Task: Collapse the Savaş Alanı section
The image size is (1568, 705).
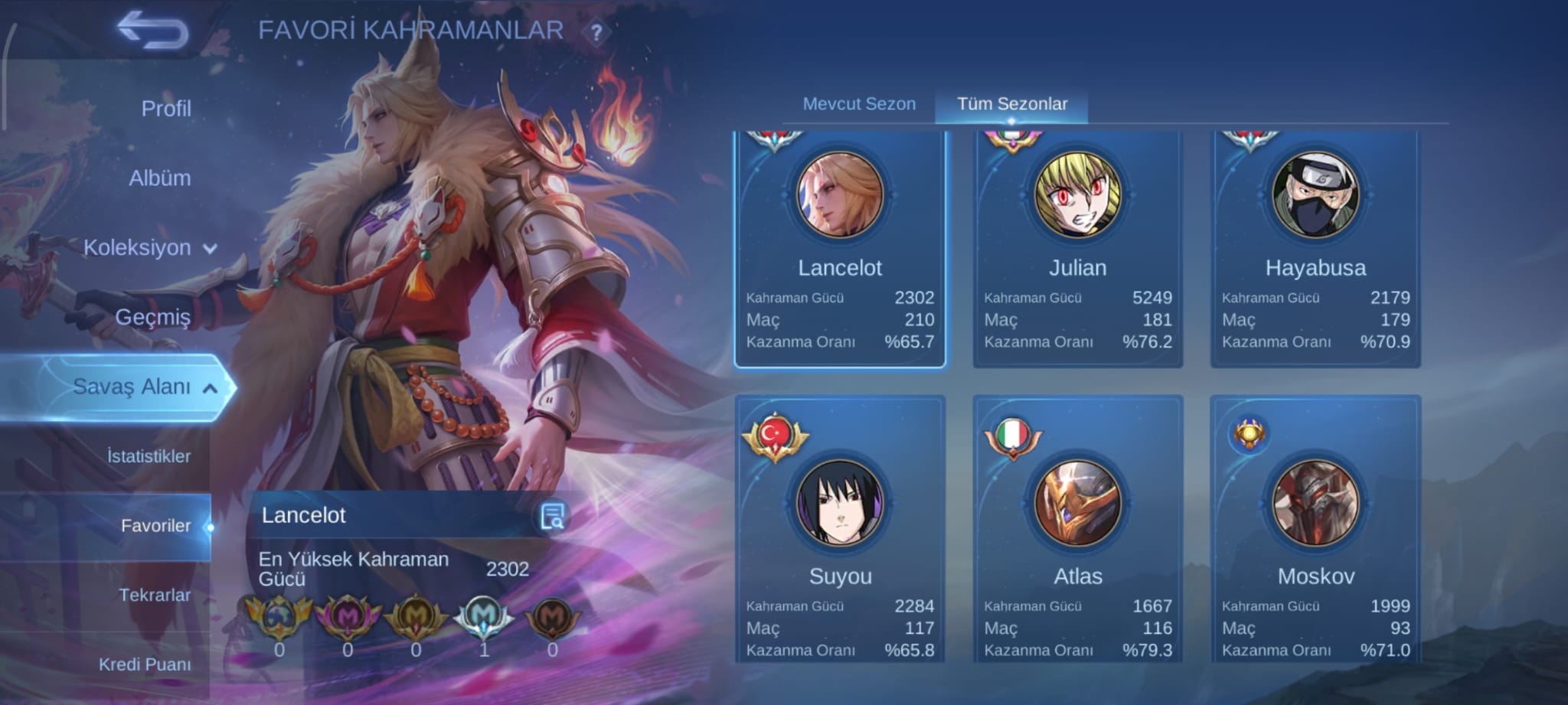Action: tap(142, 387)
